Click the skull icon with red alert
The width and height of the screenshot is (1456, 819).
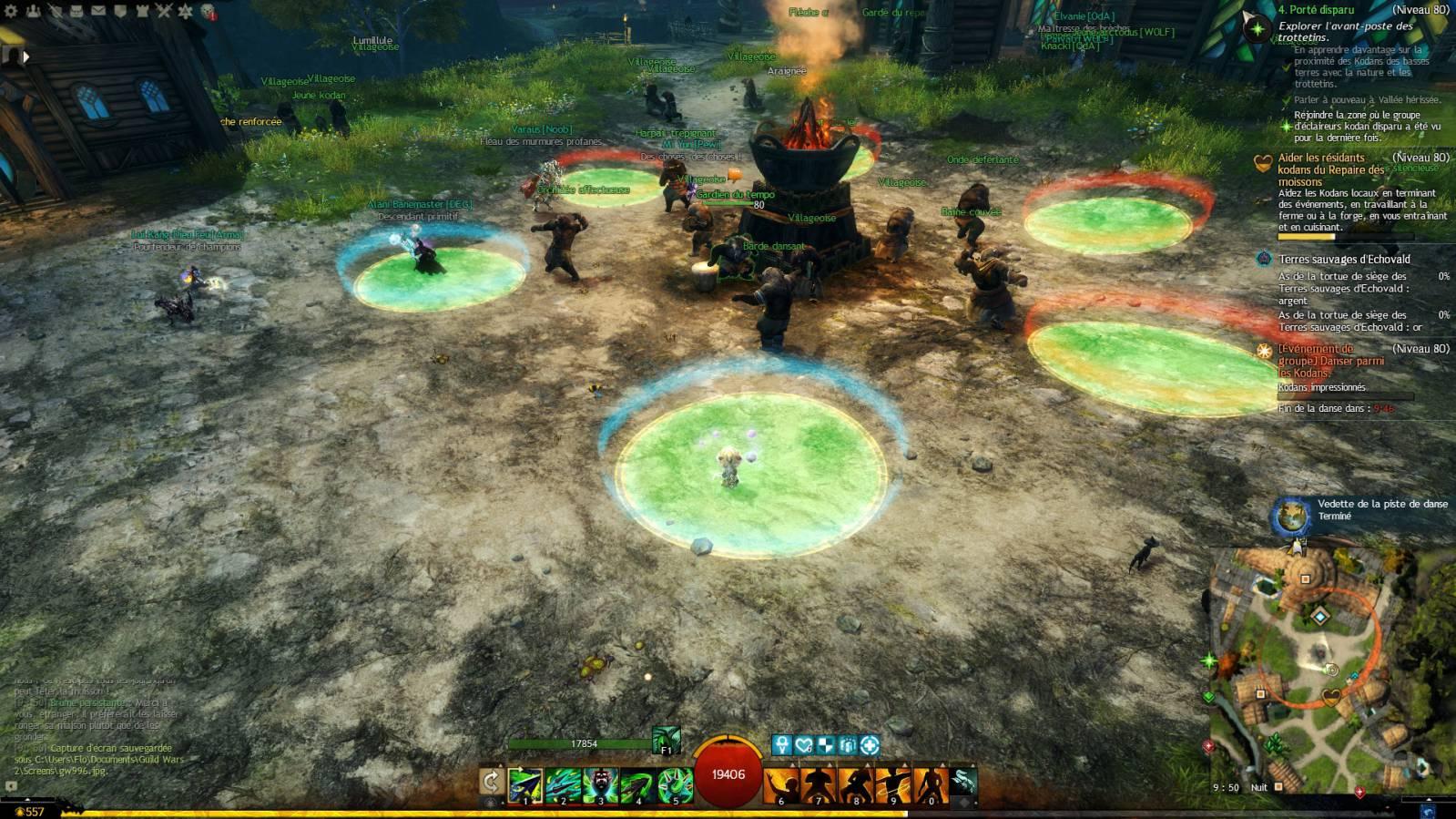(209, 12)
